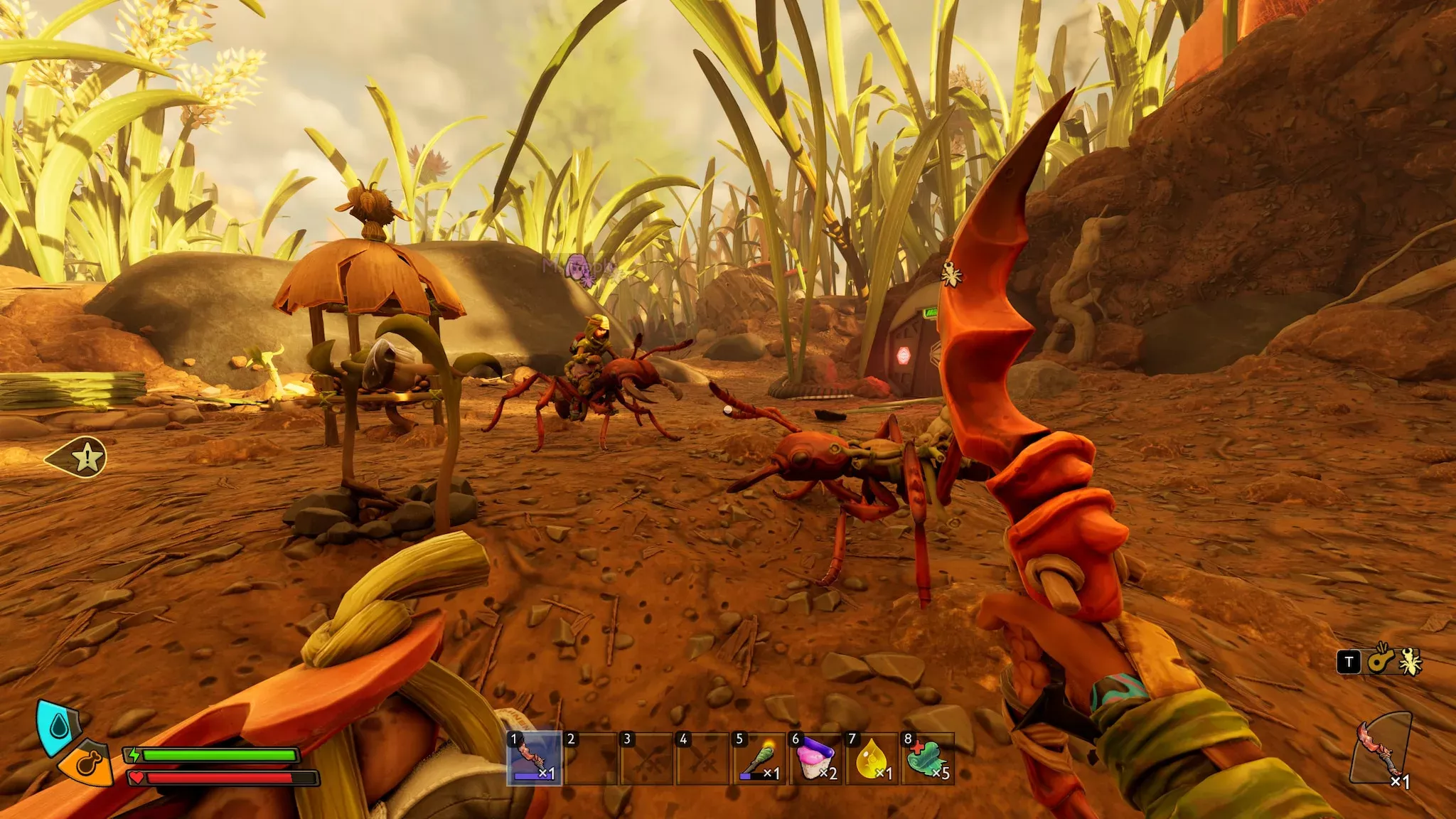
Task: Choose the pink-topped cup item in slot 6
Action: click(815, 758)
